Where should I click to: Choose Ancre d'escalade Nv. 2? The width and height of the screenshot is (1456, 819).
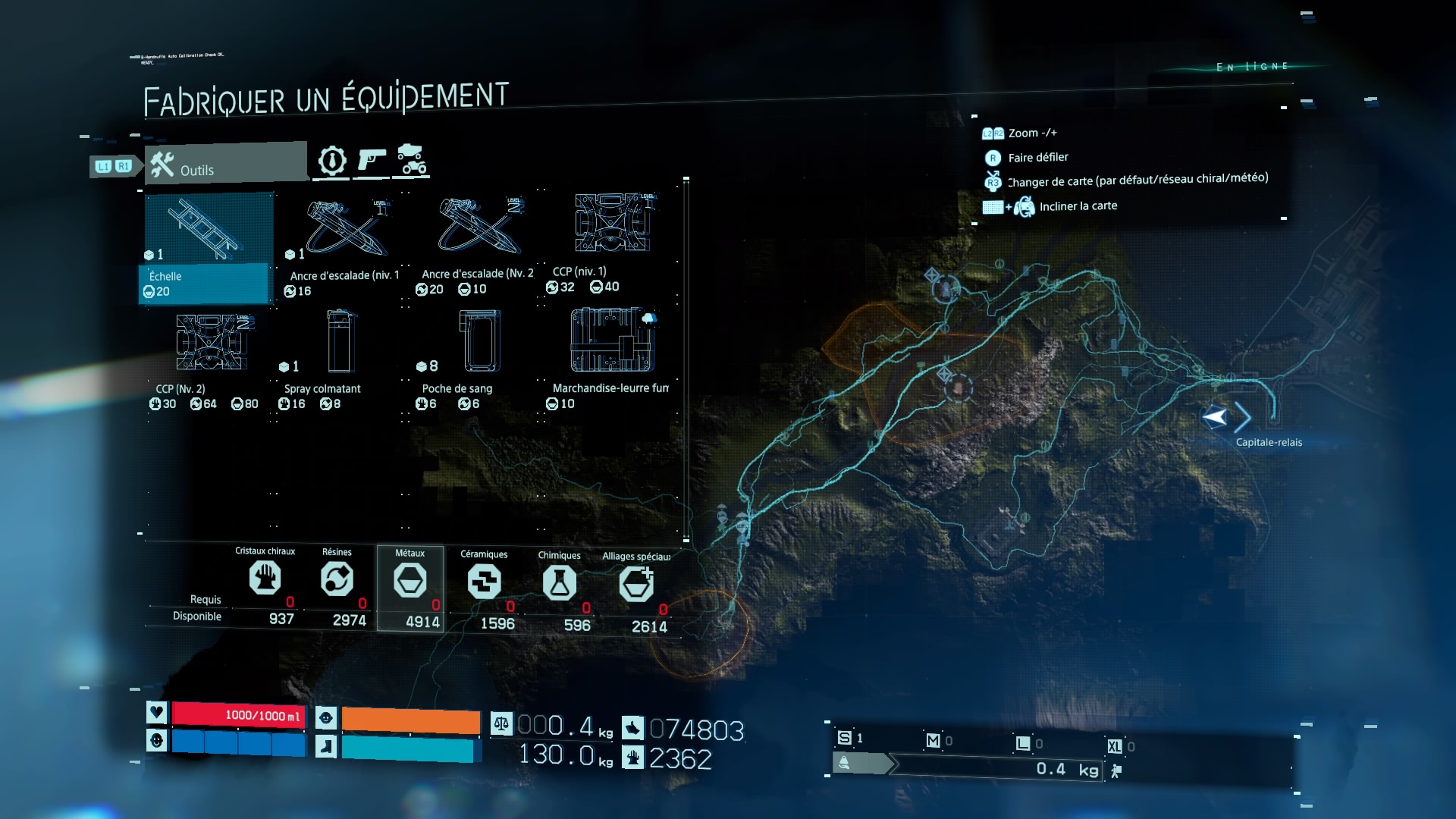(478, 244)
